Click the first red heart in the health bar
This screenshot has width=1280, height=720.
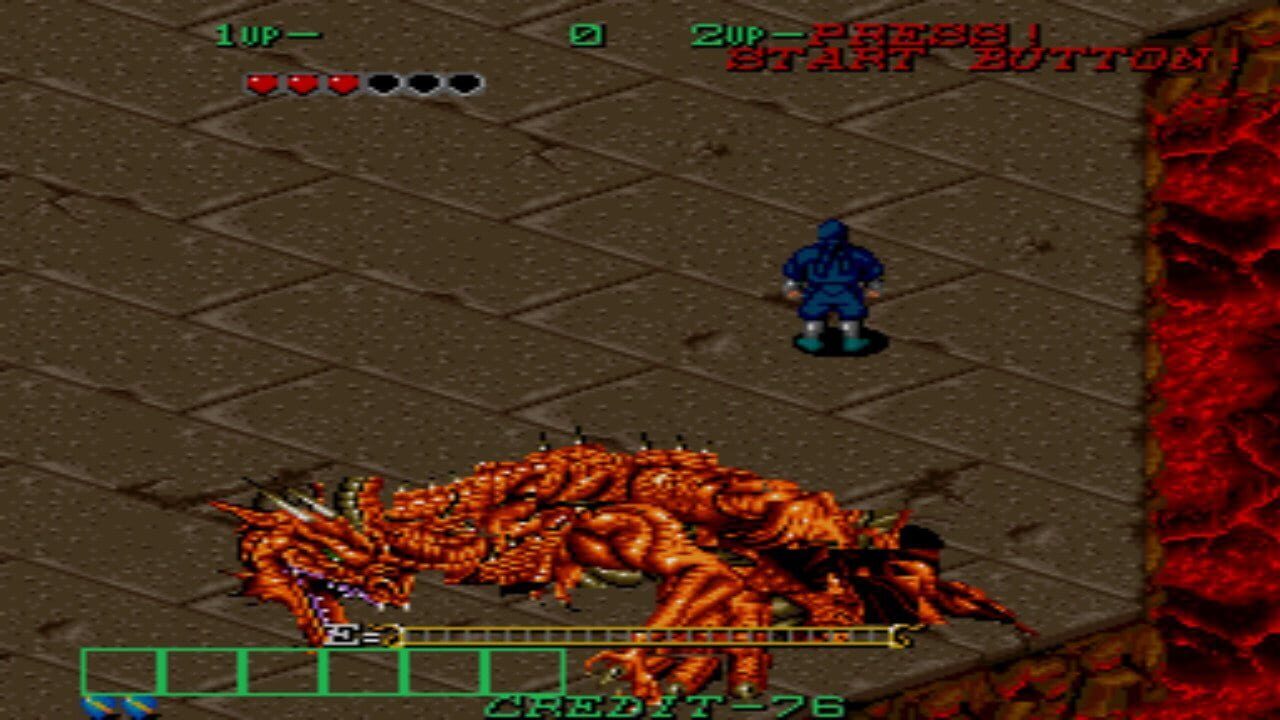(262, 83)
